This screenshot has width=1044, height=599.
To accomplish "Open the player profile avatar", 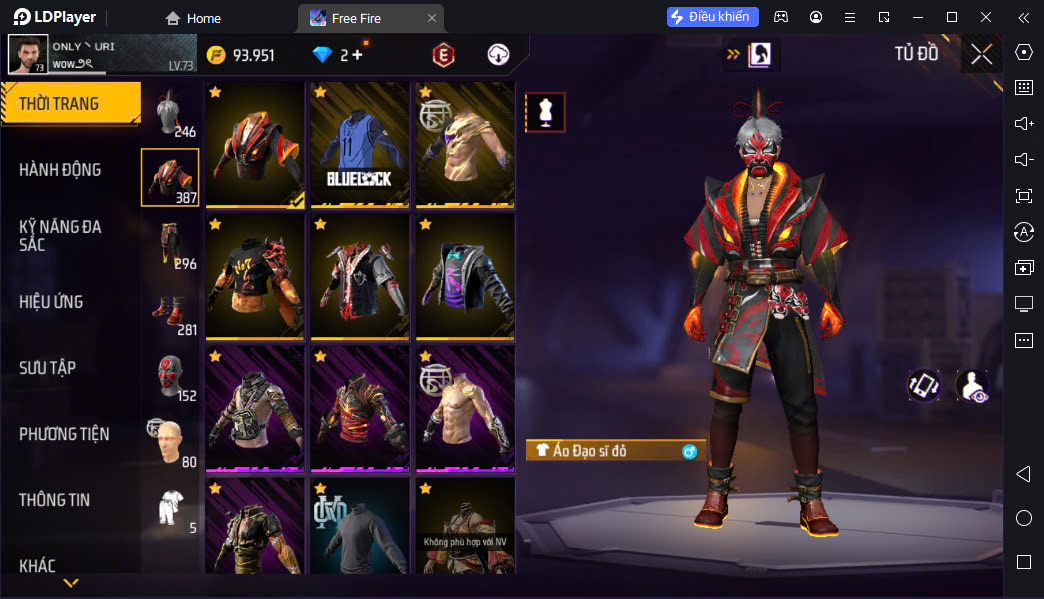I will click(x=27, y=55).
